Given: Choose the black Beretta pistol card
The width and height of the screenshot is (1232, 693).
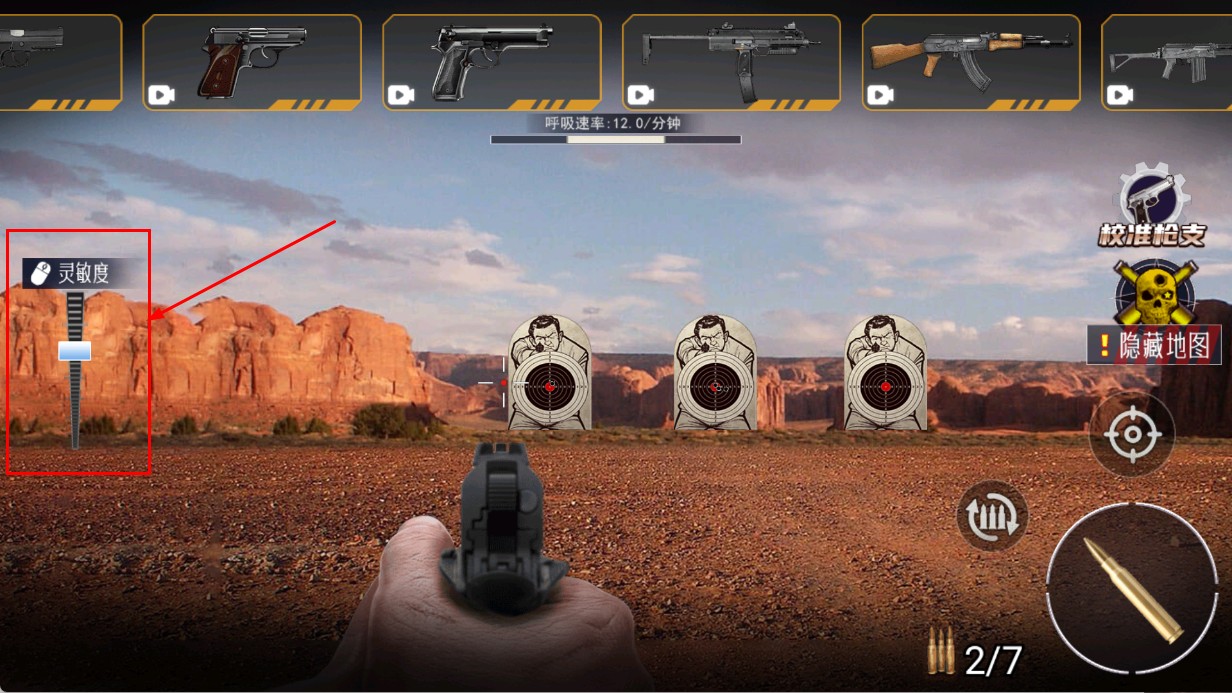Looking at the screenshot, I should pos(491,61).
